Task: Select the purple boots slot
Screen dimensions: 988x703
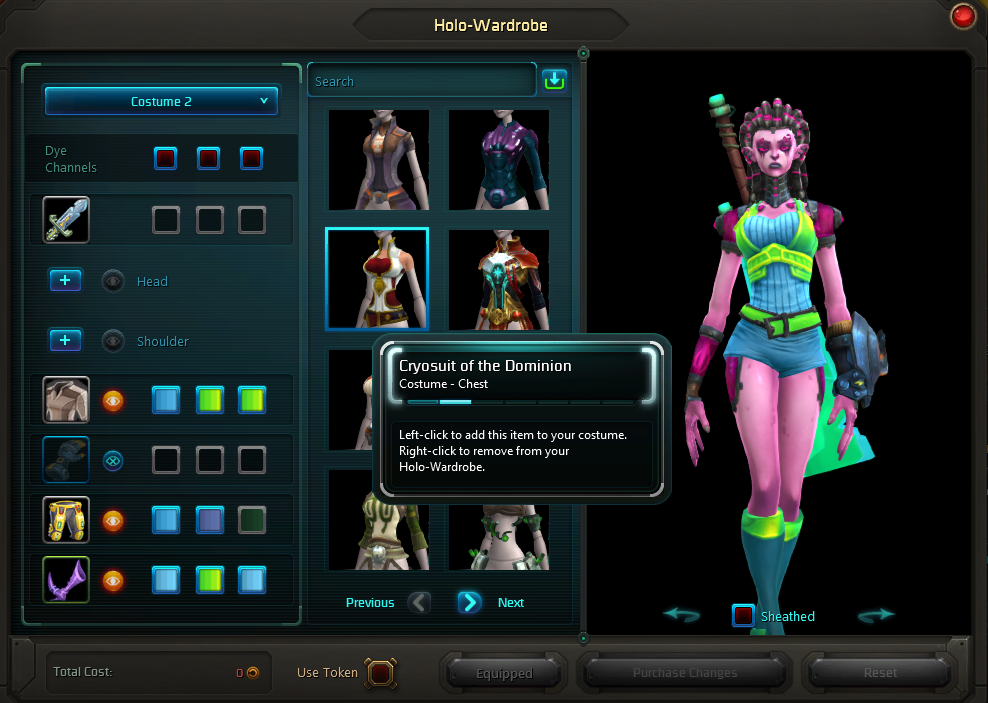Action: 66,580
